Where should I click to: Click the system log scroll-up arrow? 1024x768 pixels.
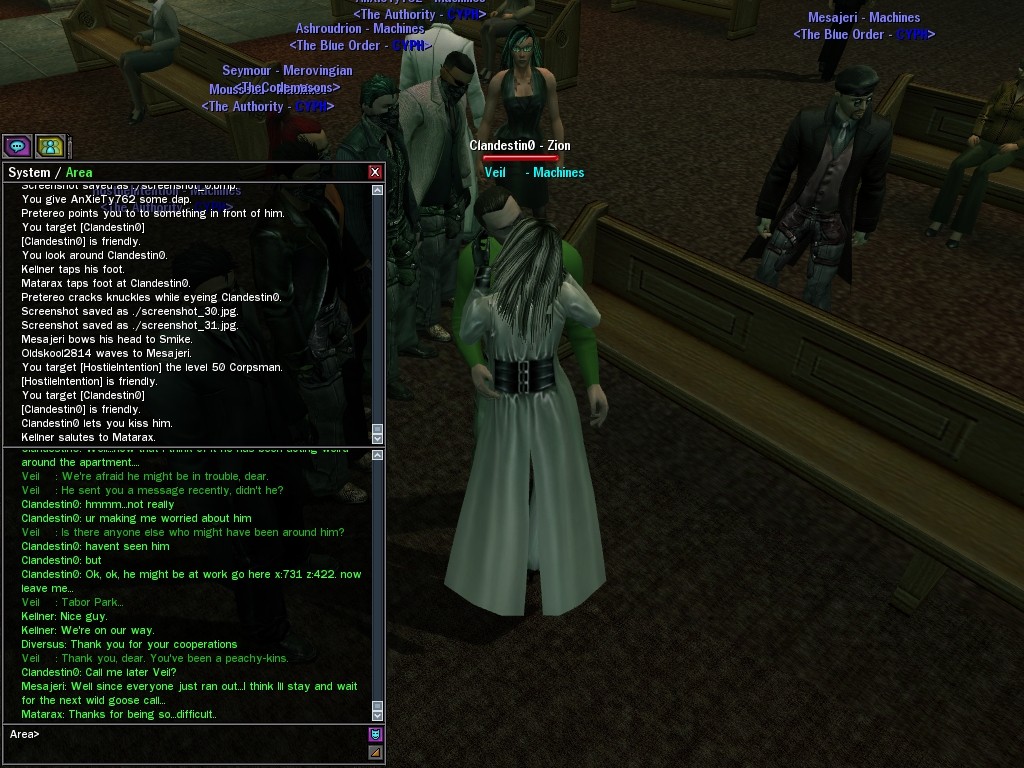(x=377, y=189)
